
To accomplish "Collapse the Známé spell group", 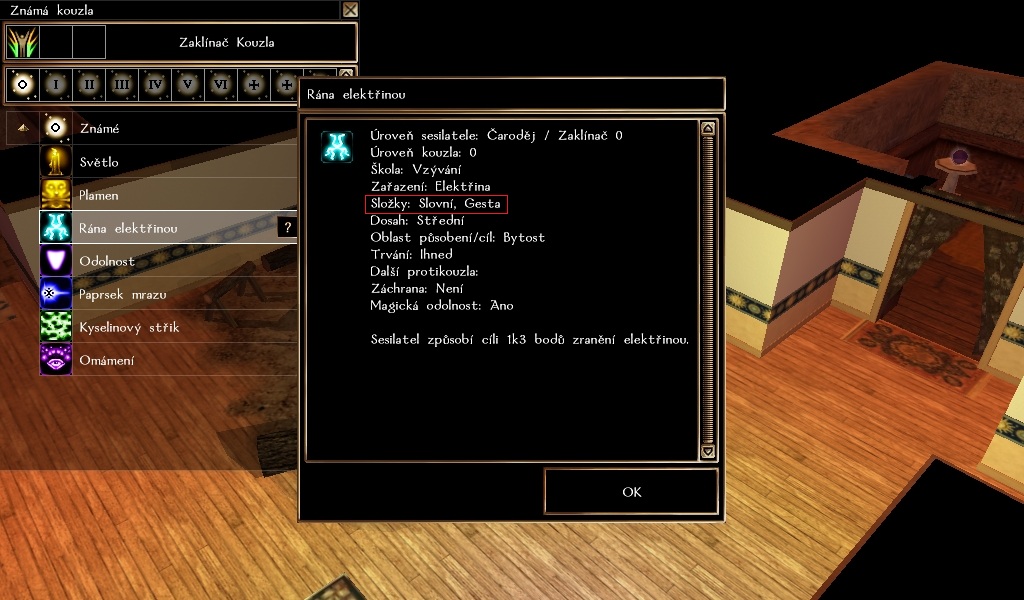I will tap(22, 129).
